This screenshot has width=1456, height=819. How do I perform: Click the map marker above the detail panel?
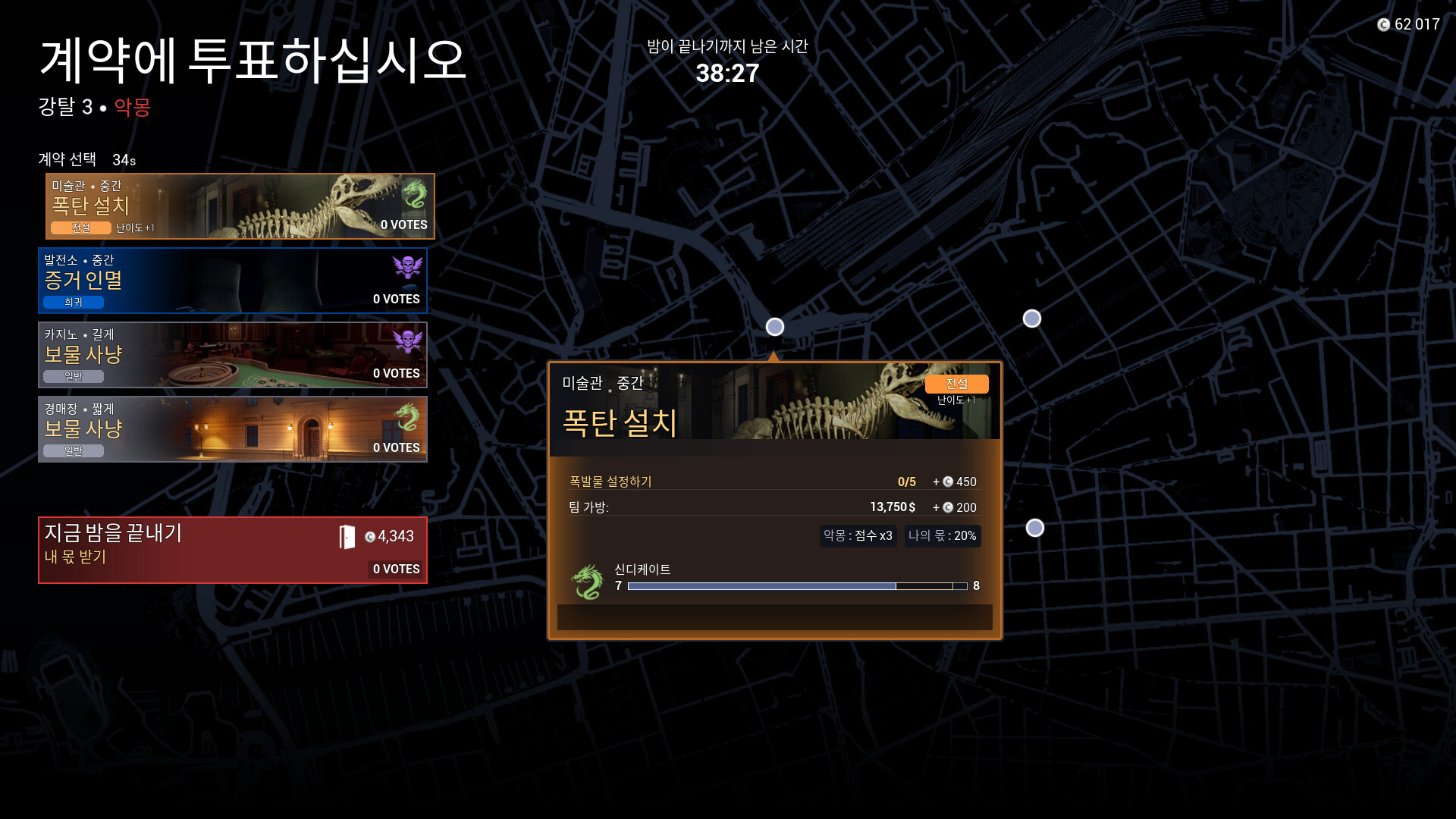[775, 327]
